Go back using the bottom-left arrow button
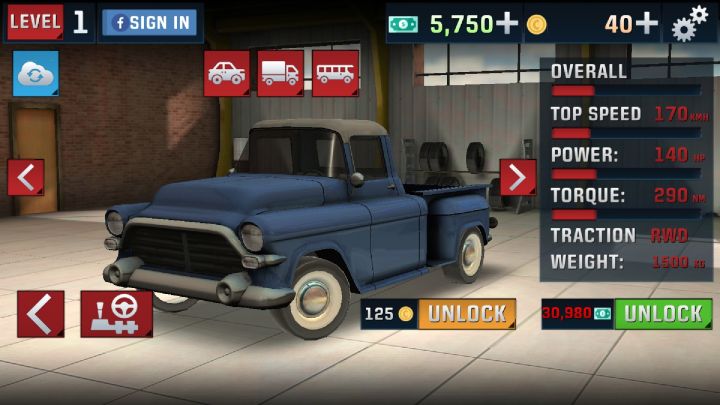This screenshot has width=720, height=405. click(x=41, y=314)
